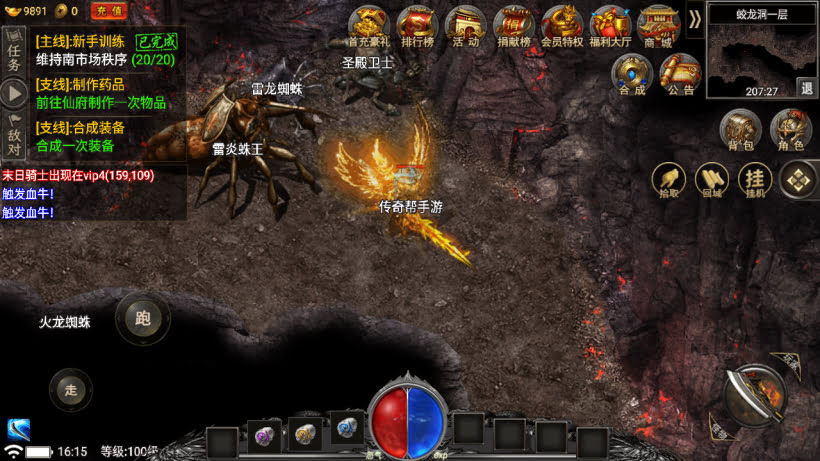Select the 合成装备 side quest entry
Screen dimensions: 820x461
point(95,136)
